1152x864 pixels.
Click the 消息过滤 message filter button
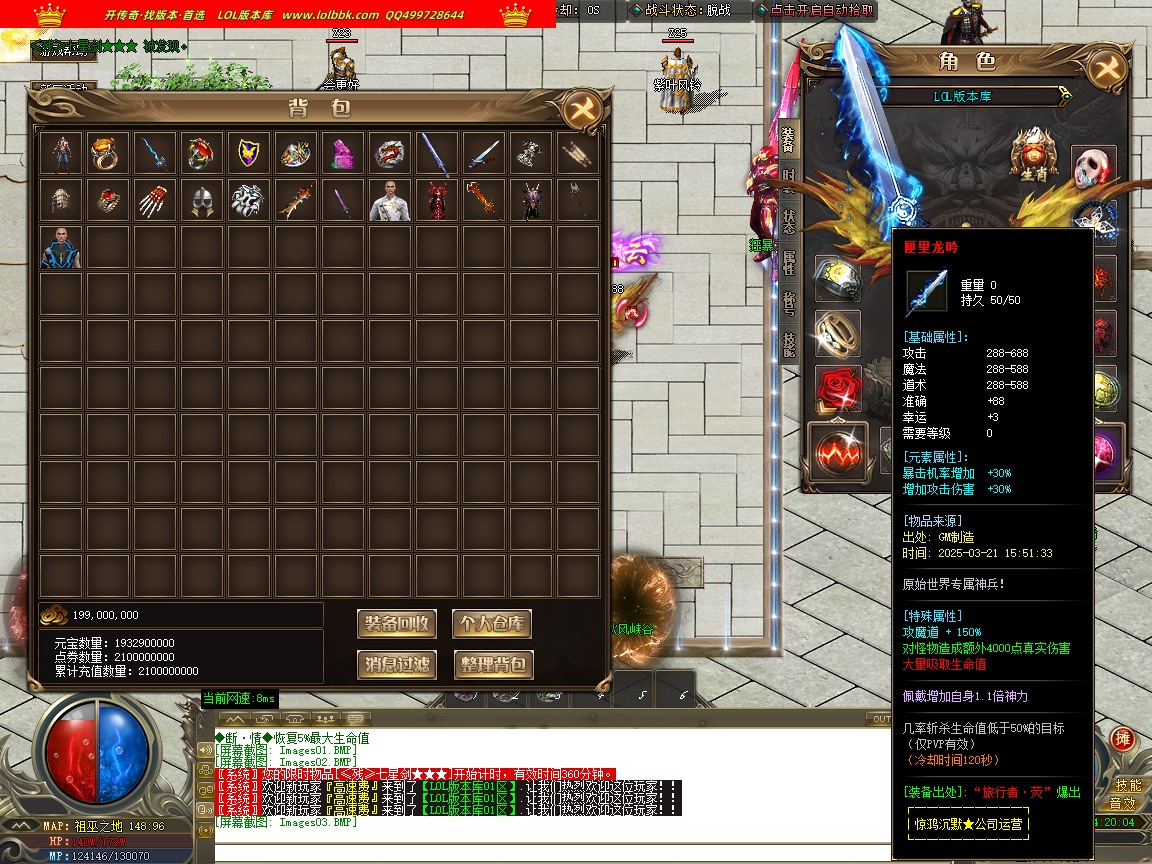click(x=397, y=664)
